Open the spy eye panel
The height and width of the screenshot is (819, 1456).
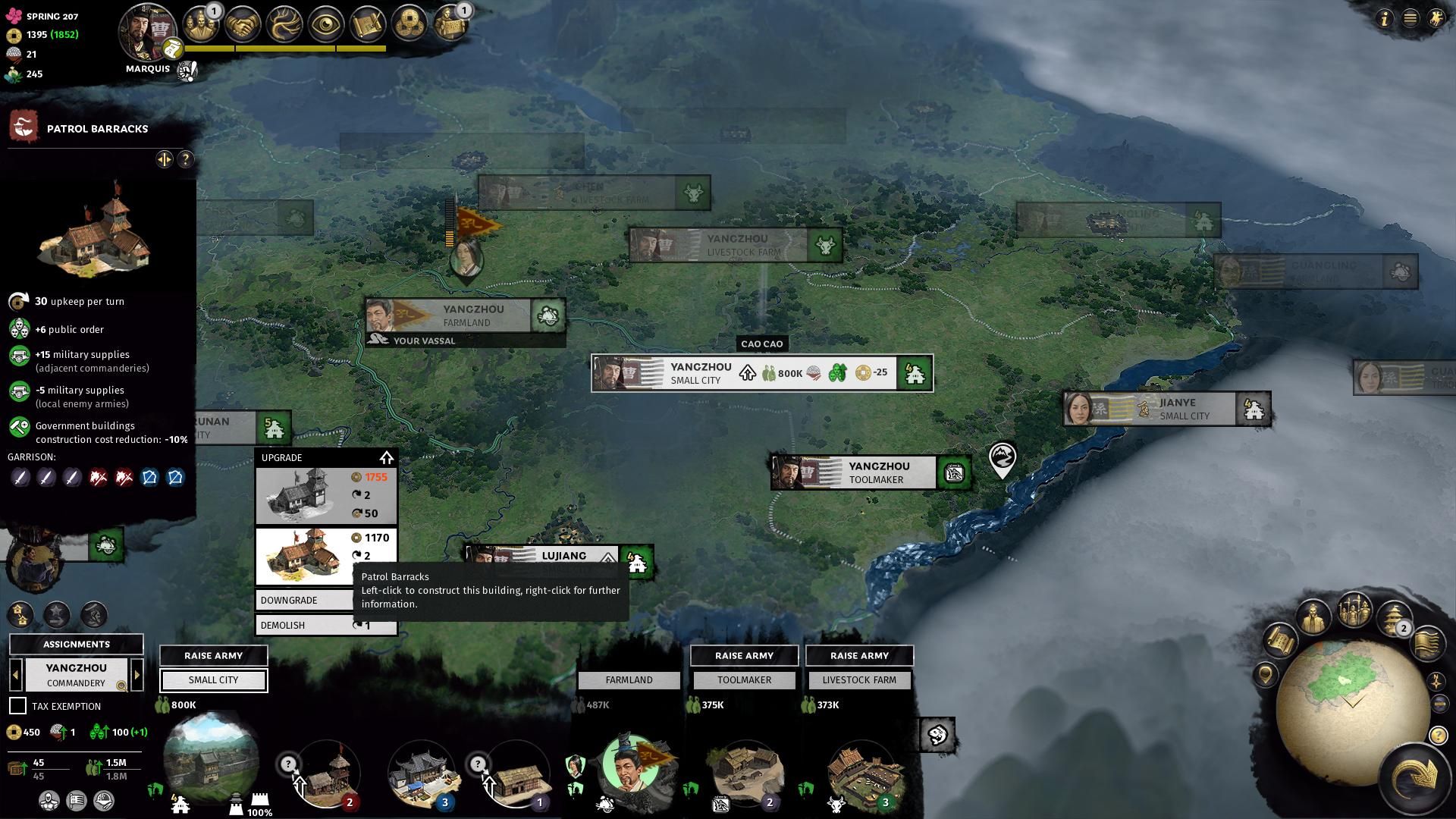click(x=325, y=24)
